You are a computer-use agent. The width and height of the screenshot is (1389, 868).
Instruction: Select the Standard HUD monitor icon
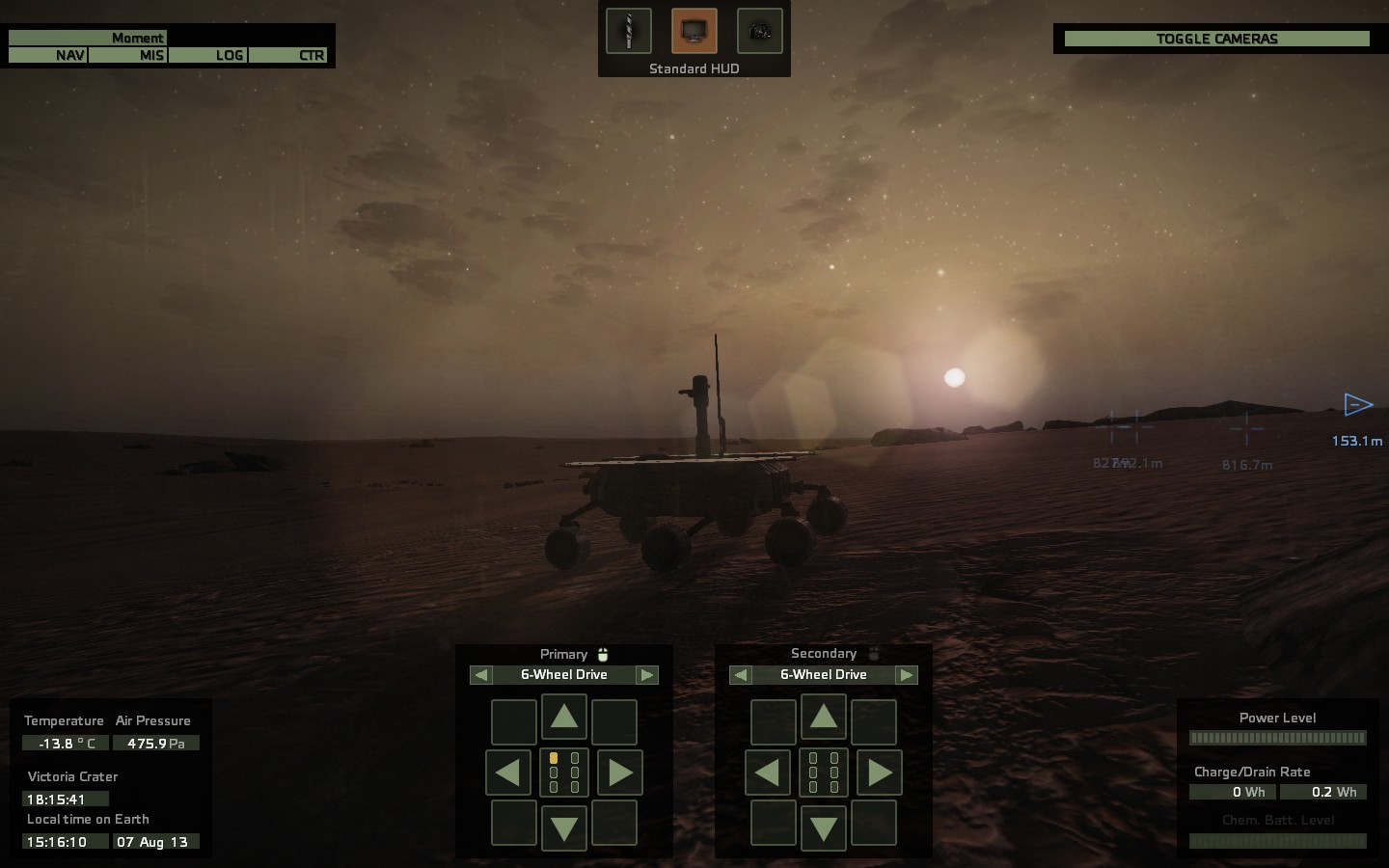click(694, 31)
